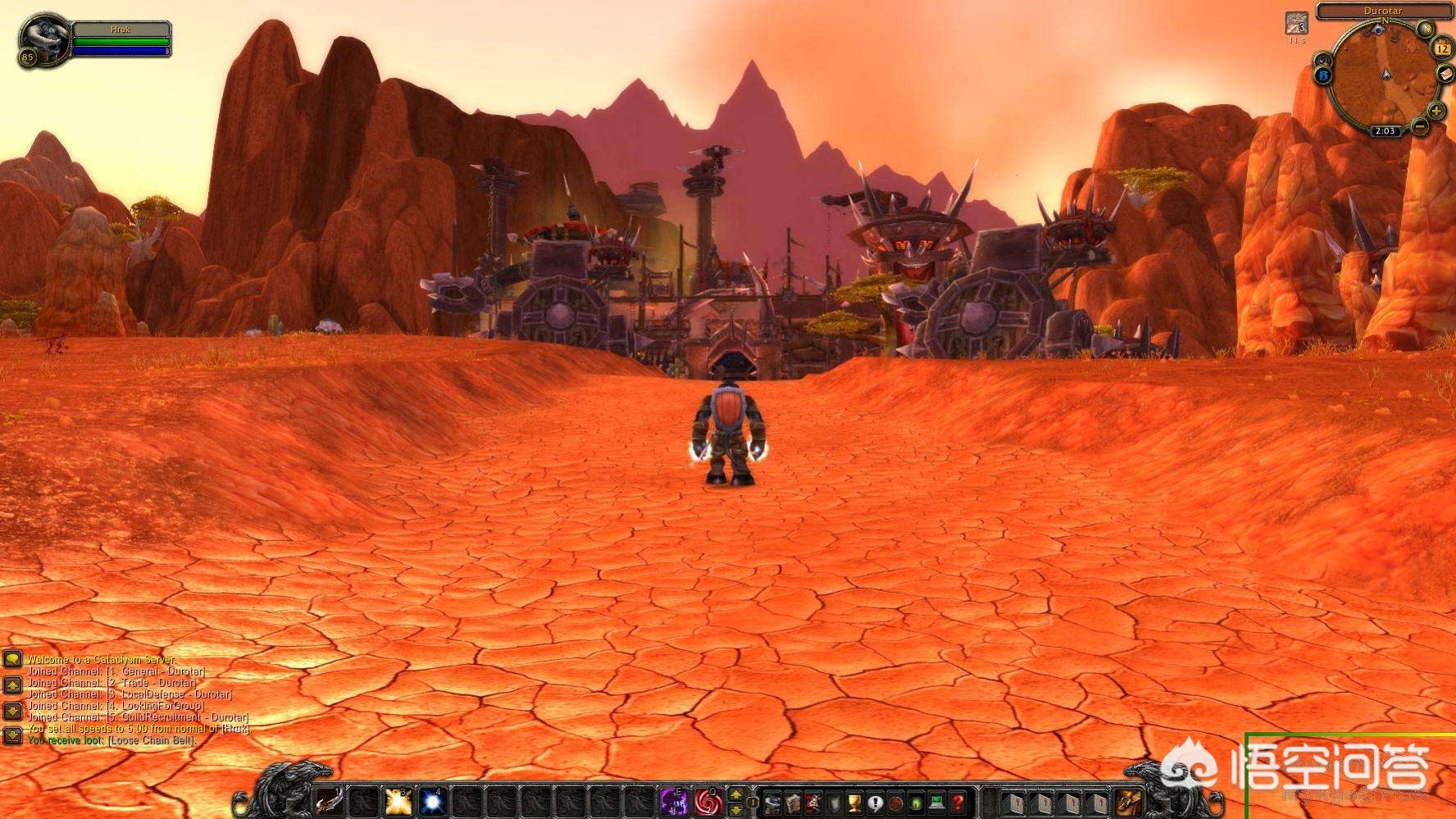Open the golden trophy achievements button

(854, 802)
